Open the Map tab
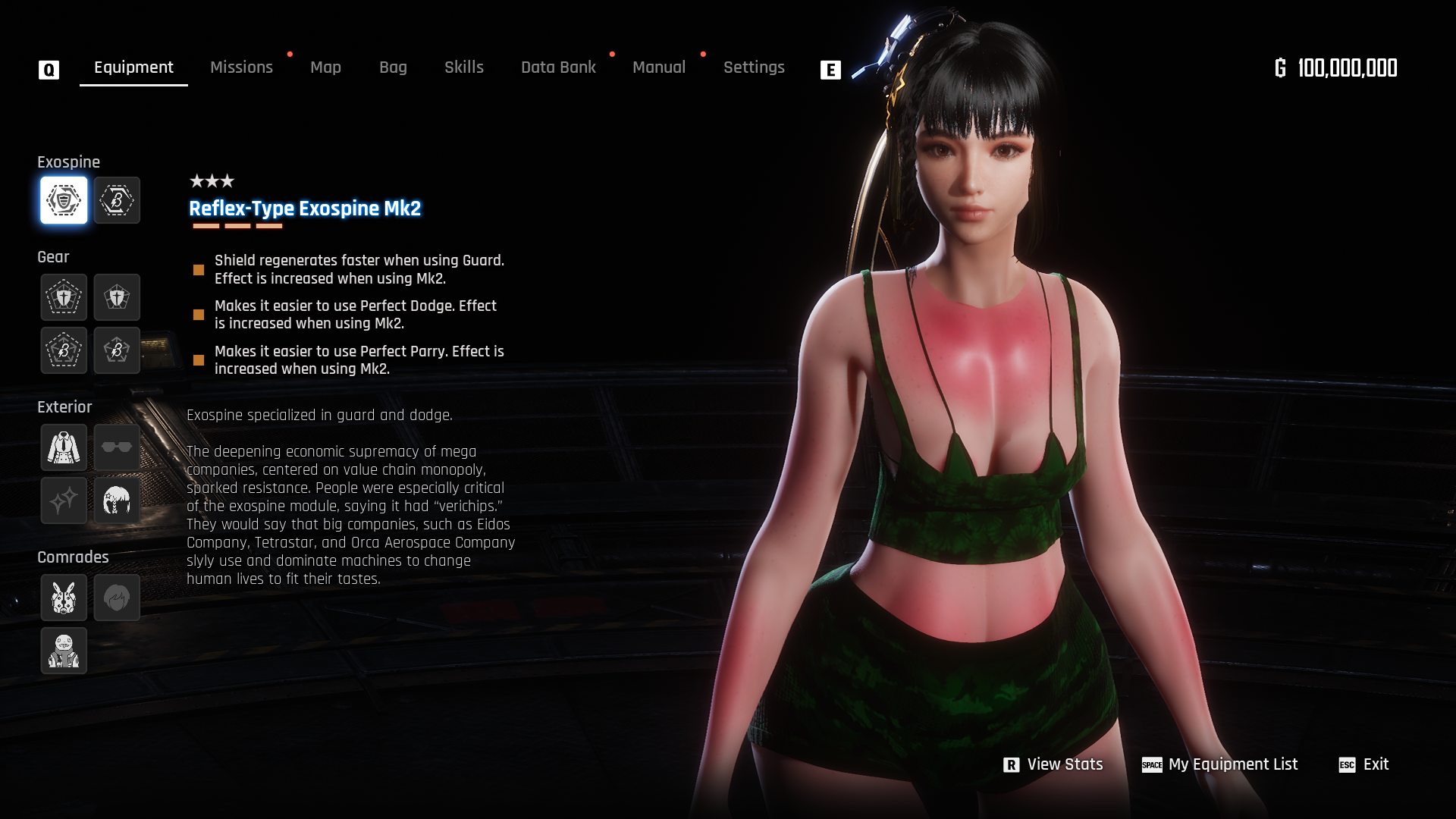The image size is (1456, 819). (325, 67)
